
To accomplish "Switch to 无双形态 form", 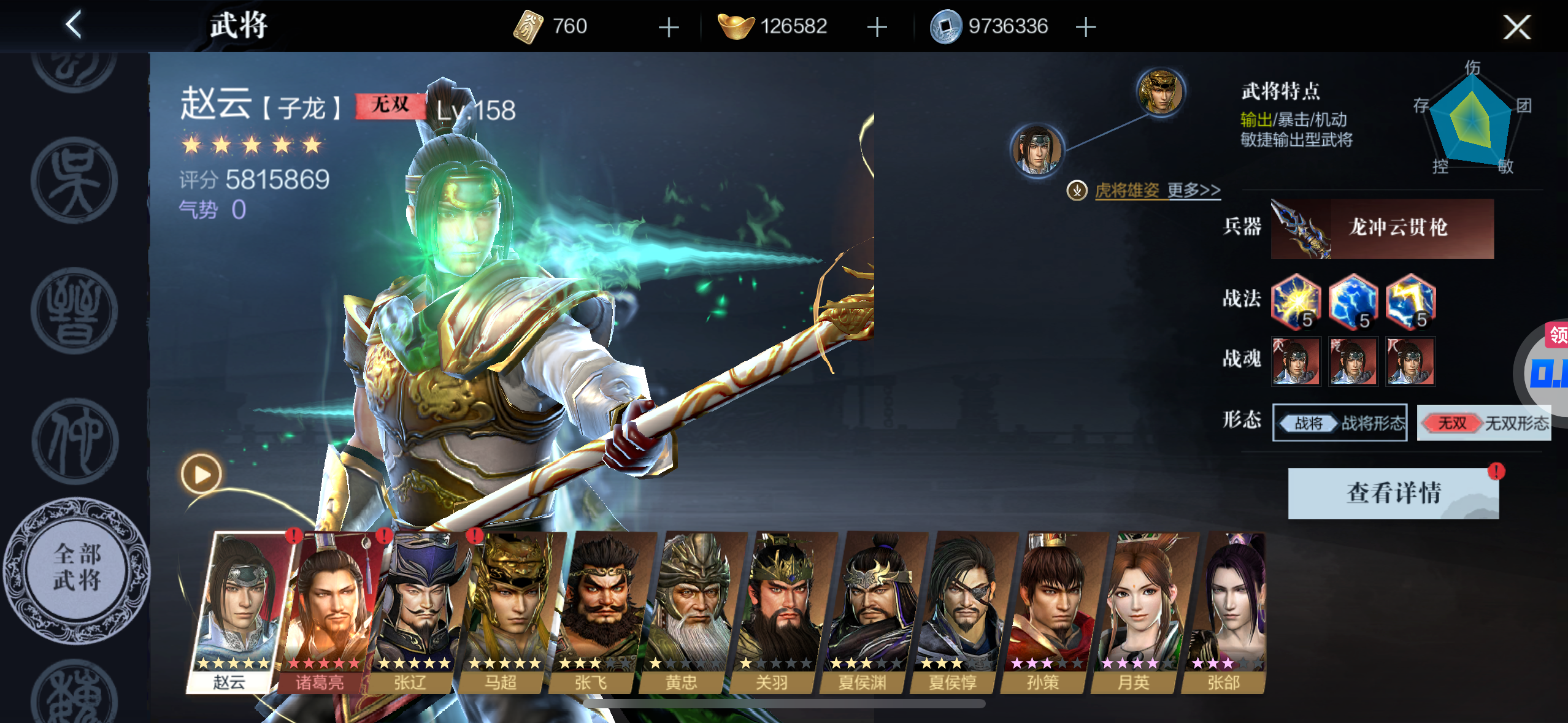I will [1483, 423].
